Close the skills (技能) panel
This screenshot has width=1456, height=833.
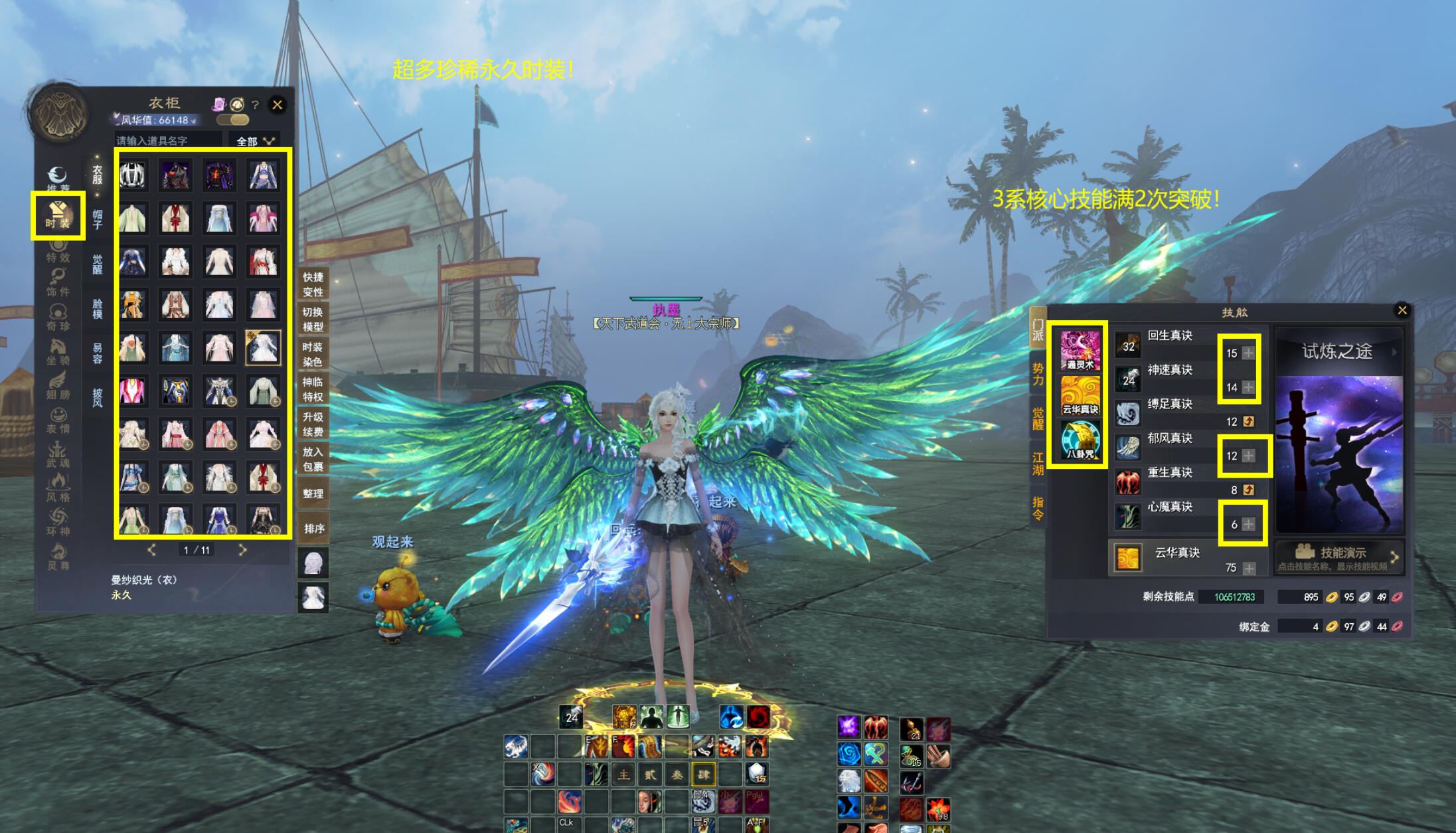click(x=1402, y=310)
